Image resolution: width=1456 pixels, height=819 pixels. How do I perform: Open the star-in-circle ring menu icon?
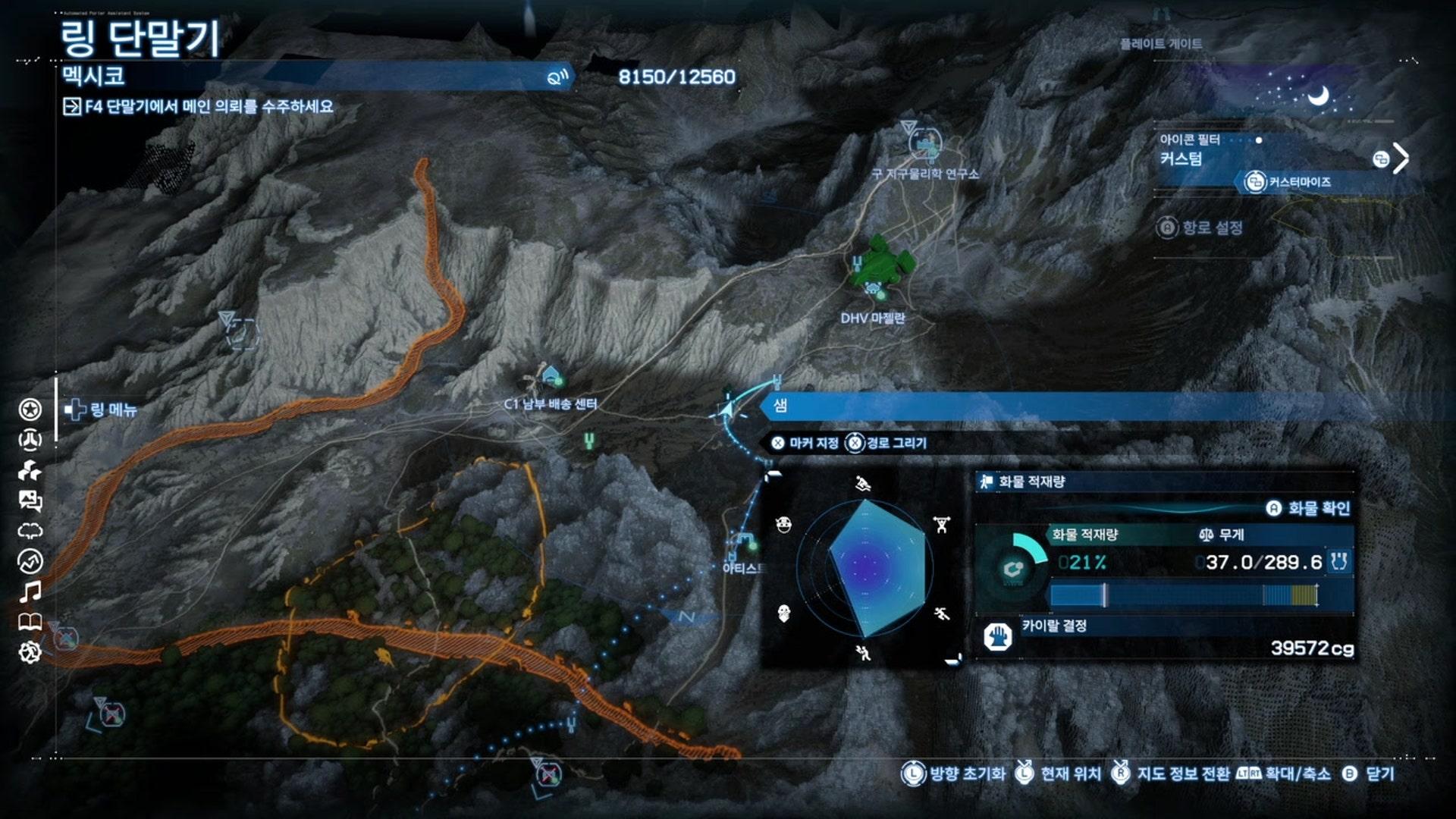[30, 409]
